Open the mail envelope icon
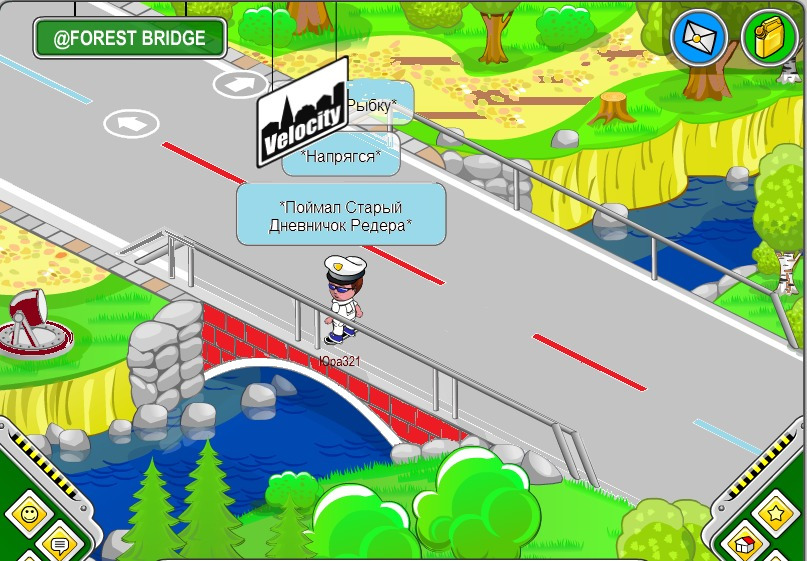This screenshot has height=561, width=807. [699, 38]
